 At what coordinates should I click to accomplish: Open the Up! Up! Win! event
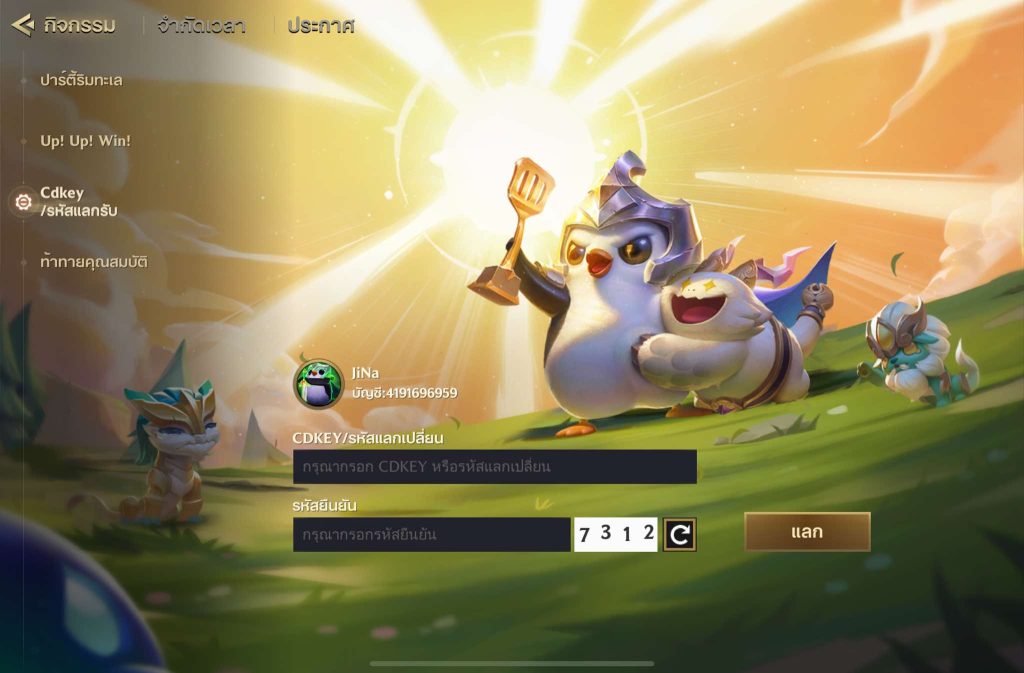pyautogui.click(x=85, y=141)
